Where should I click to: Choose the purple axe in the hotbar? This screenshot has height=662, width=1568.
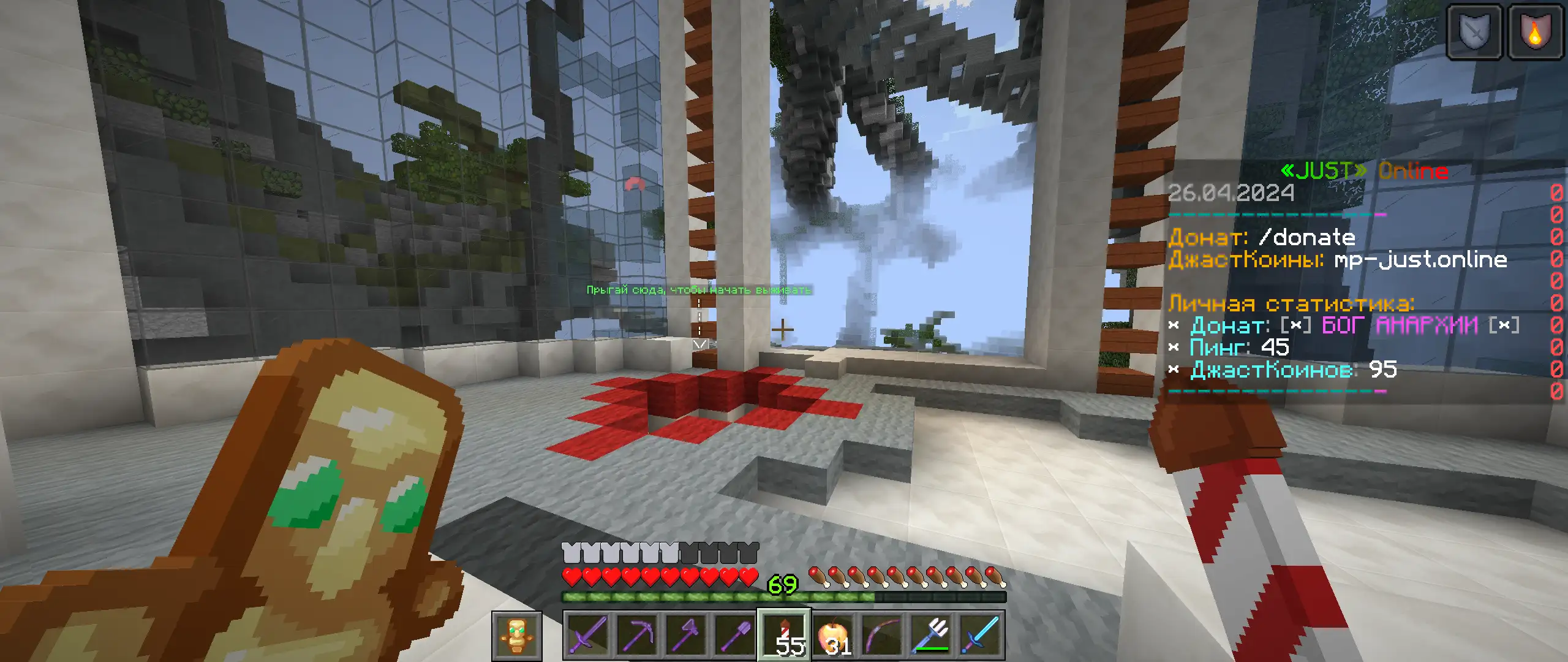[x=686, y=635]
